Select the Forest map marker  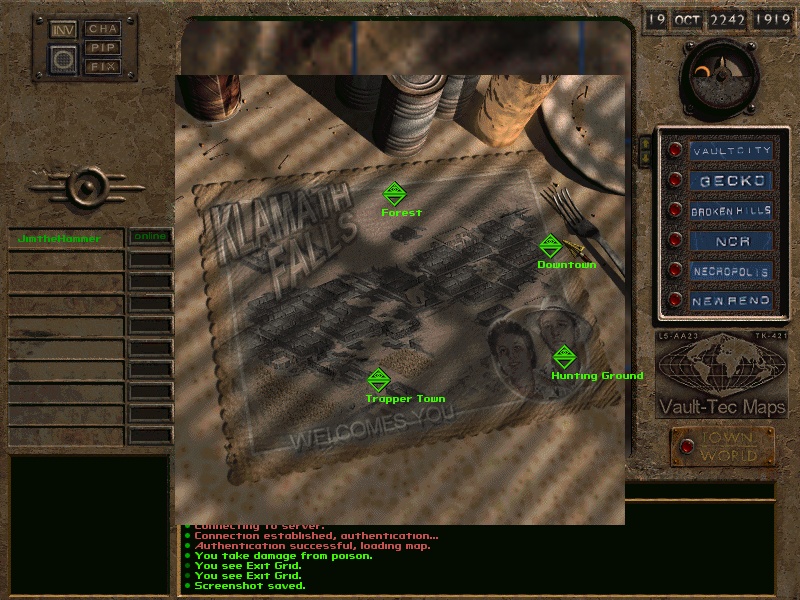coord(394,193)
